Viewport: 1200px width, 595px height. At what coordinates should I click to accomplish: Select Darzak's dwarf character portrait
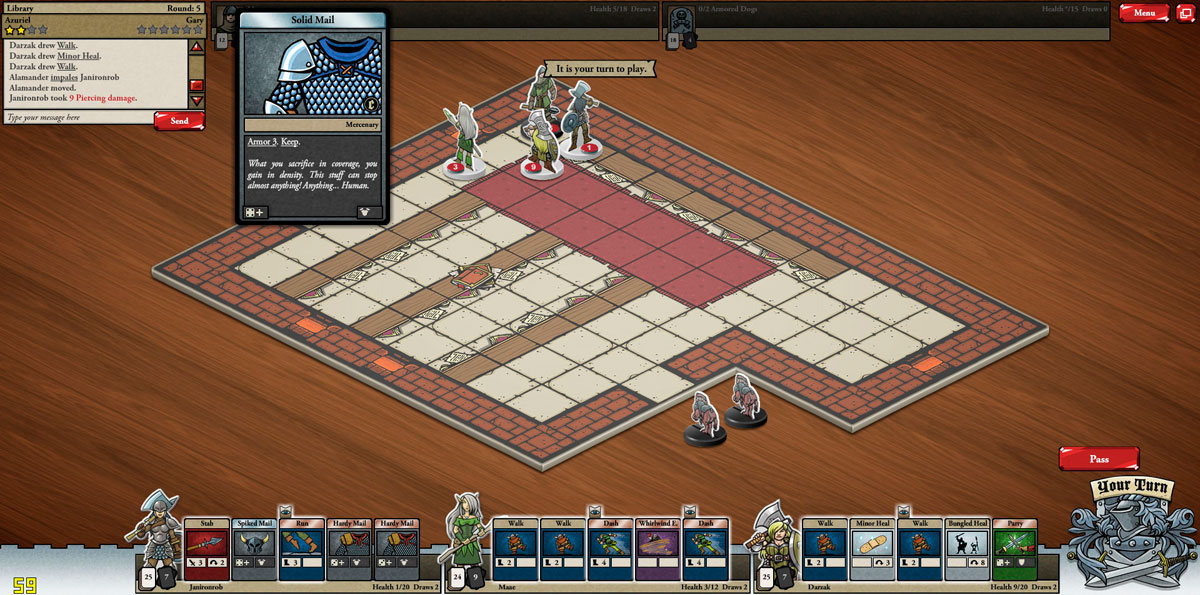[x=774, y=532]
